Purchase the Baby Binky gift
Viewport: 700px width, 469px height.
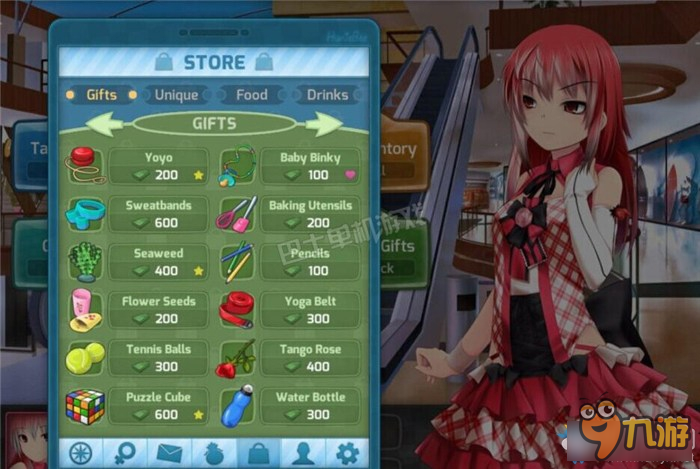(x=309, y=166)
